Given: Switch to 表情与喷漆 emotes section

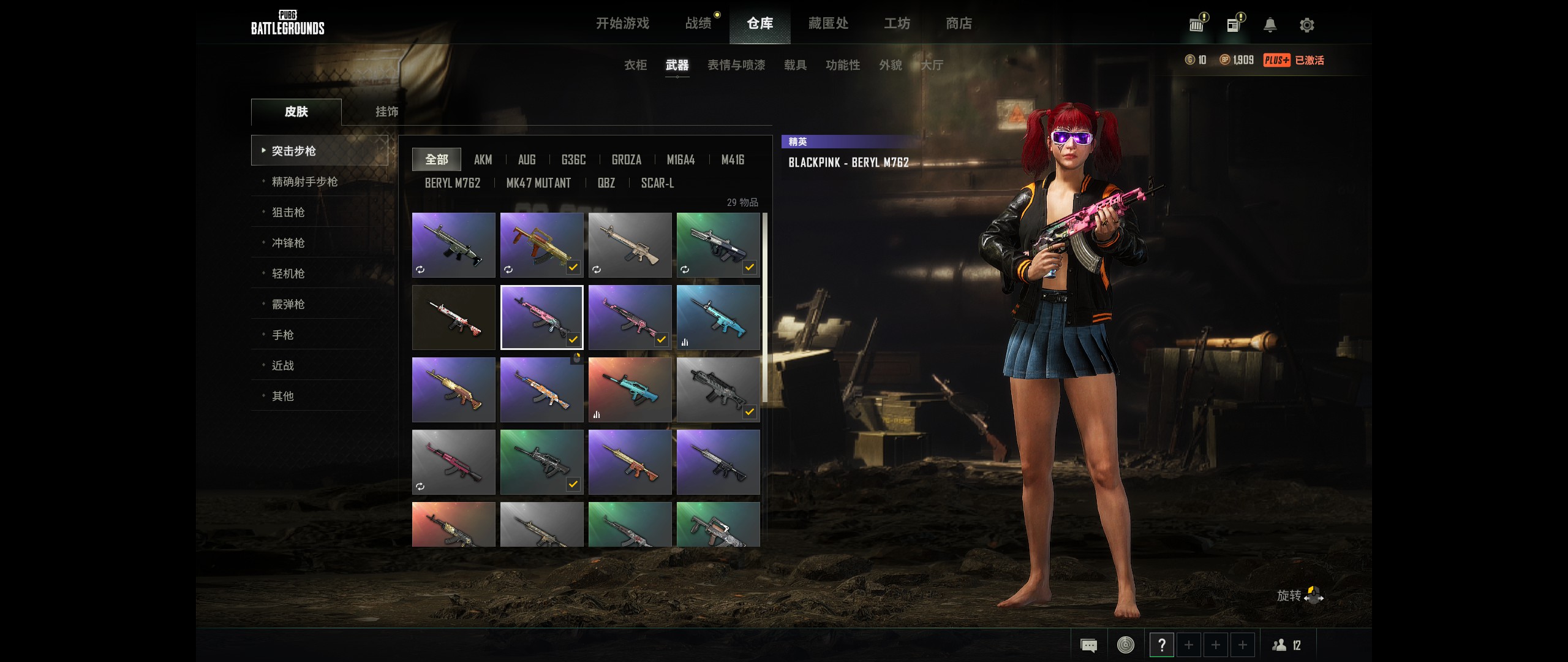Looking at the screenshot, I should click(736, 65).
